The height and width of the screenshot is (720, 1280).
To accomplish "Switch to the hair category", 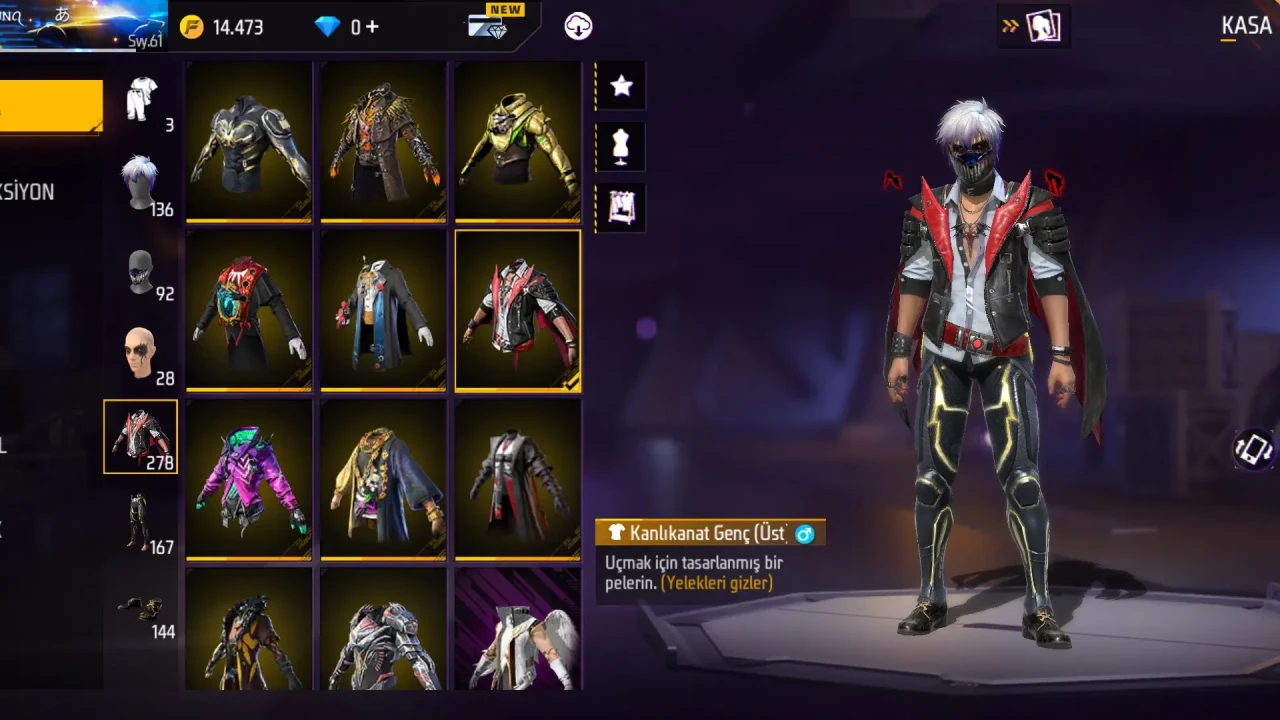I will (x=141, y=184).
